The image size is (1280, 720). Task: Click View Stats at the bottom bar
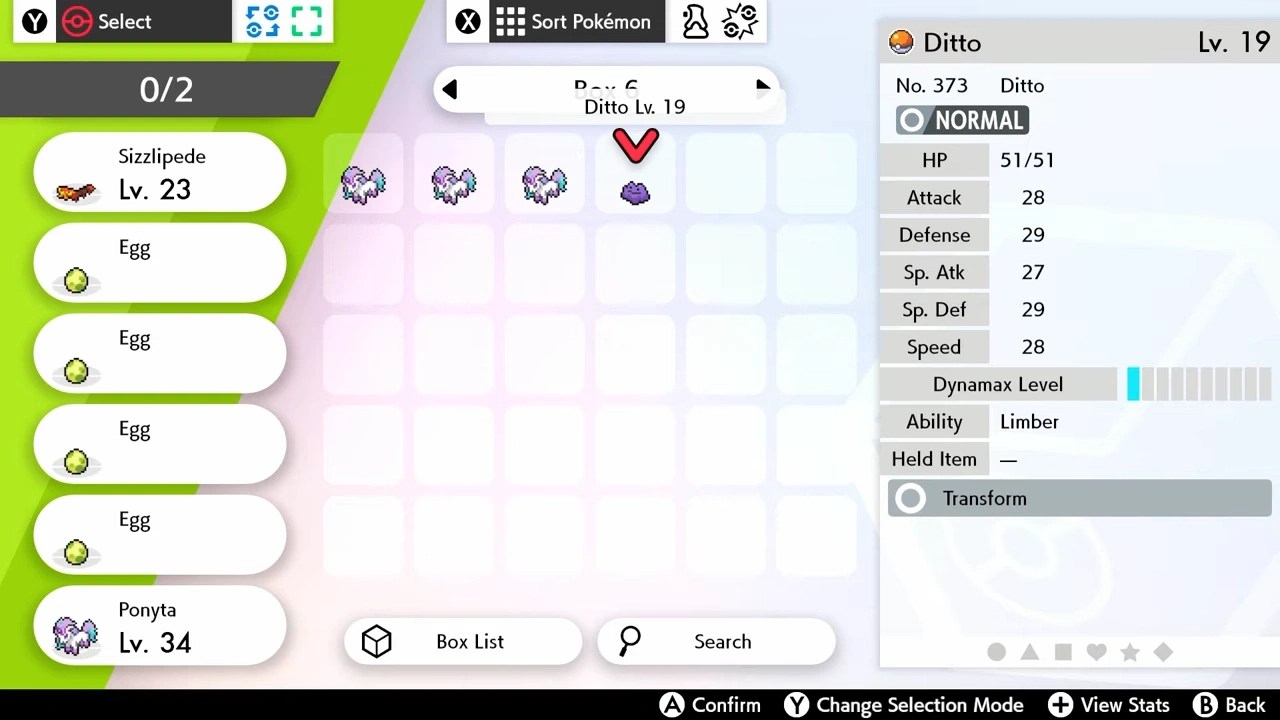click(x=1109, y=705)
